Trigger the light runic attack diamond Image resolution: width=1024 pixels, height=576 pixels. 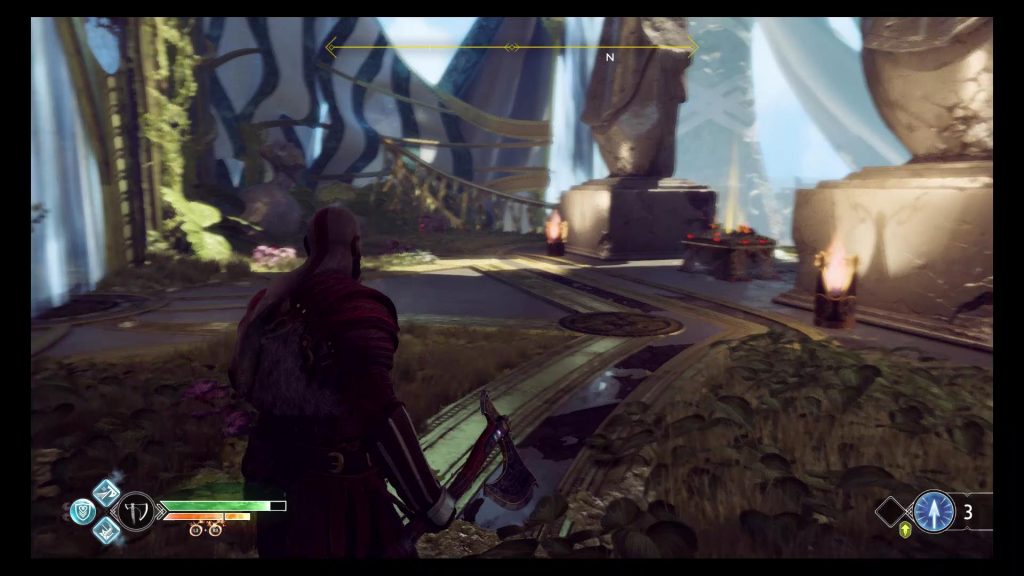tap(107, 492)
